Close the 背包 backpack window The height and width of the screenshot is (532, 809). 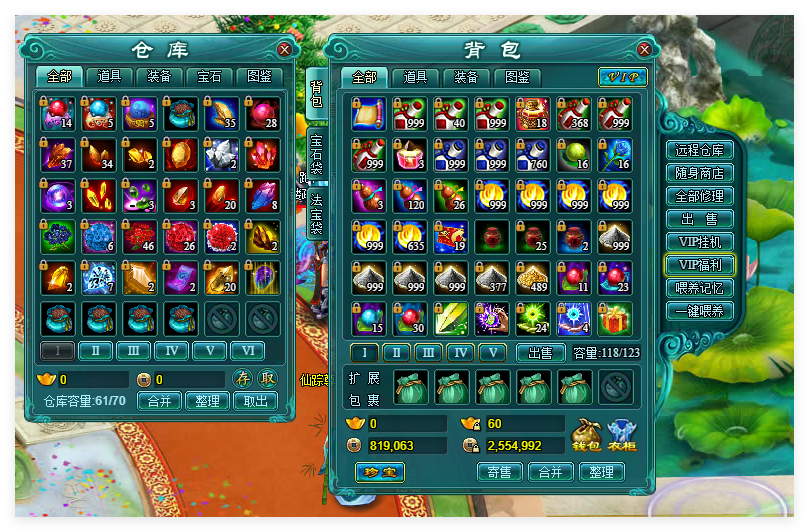tap(645, 49)
